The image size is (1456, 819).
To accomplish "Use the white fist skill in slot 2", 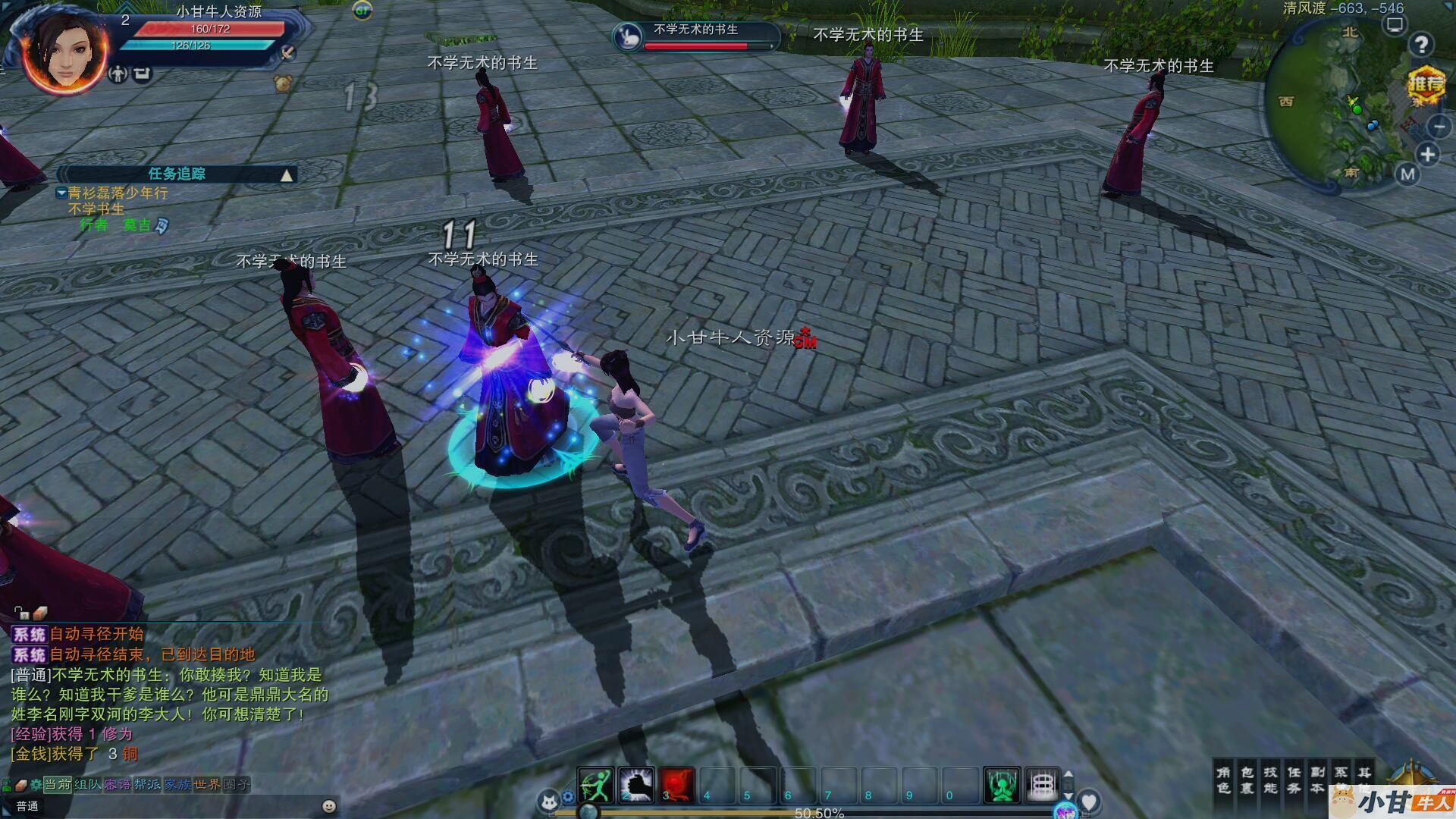I will (635, 784).
